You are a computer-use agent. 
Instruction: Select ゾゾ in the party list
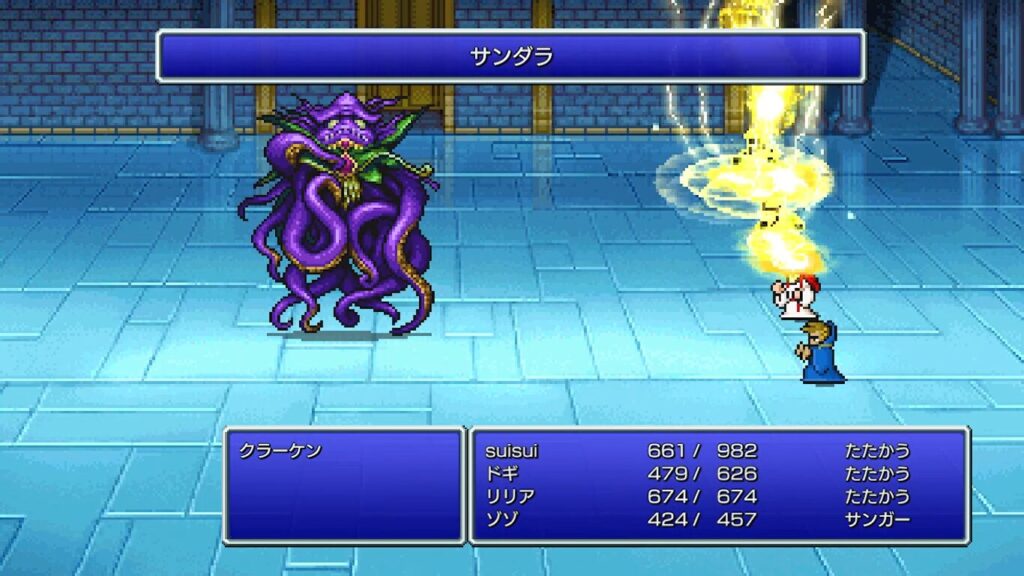500,520
